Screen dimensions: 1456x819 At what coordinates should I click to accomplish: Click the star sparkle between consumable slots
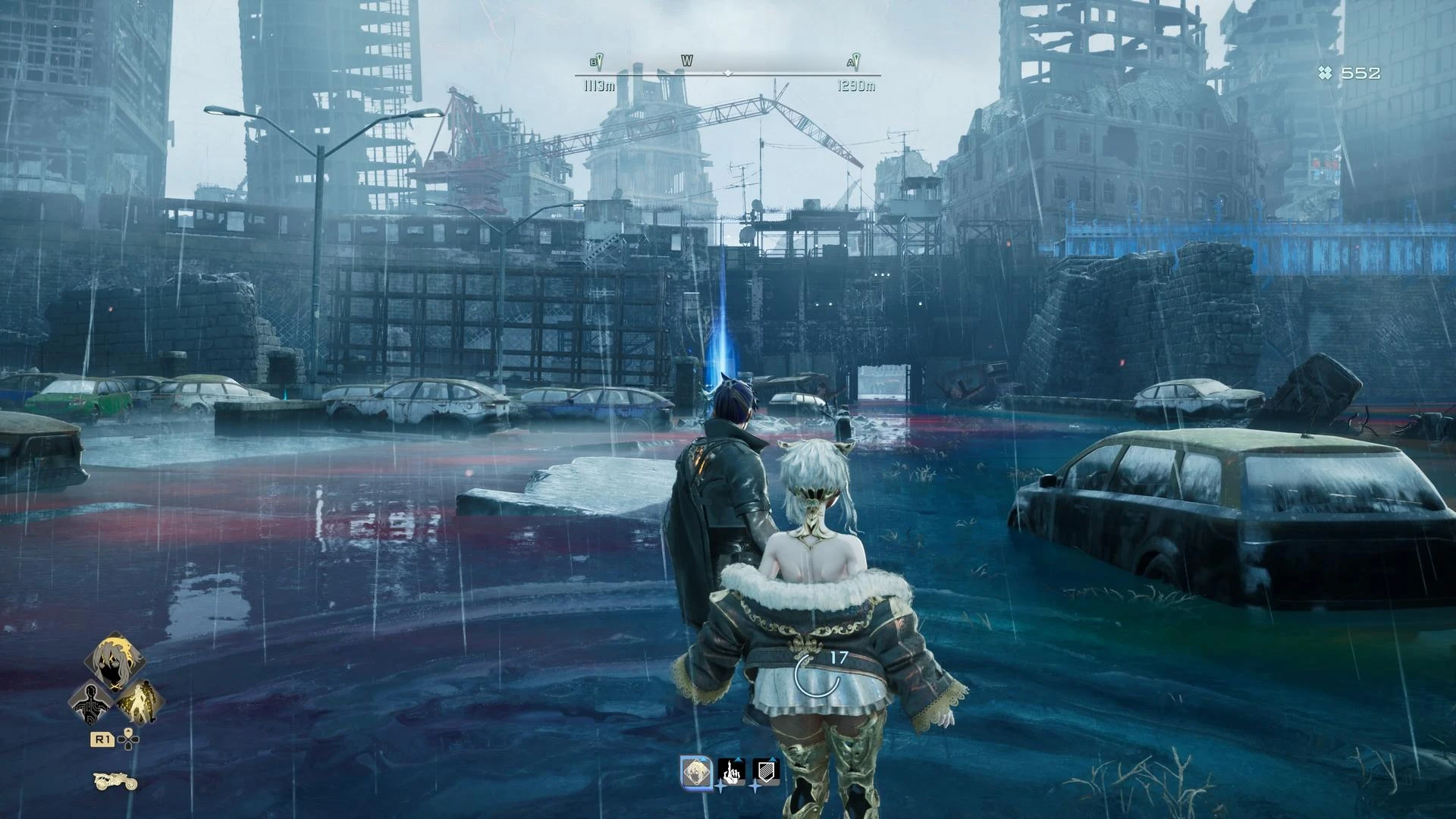[720, 787]
